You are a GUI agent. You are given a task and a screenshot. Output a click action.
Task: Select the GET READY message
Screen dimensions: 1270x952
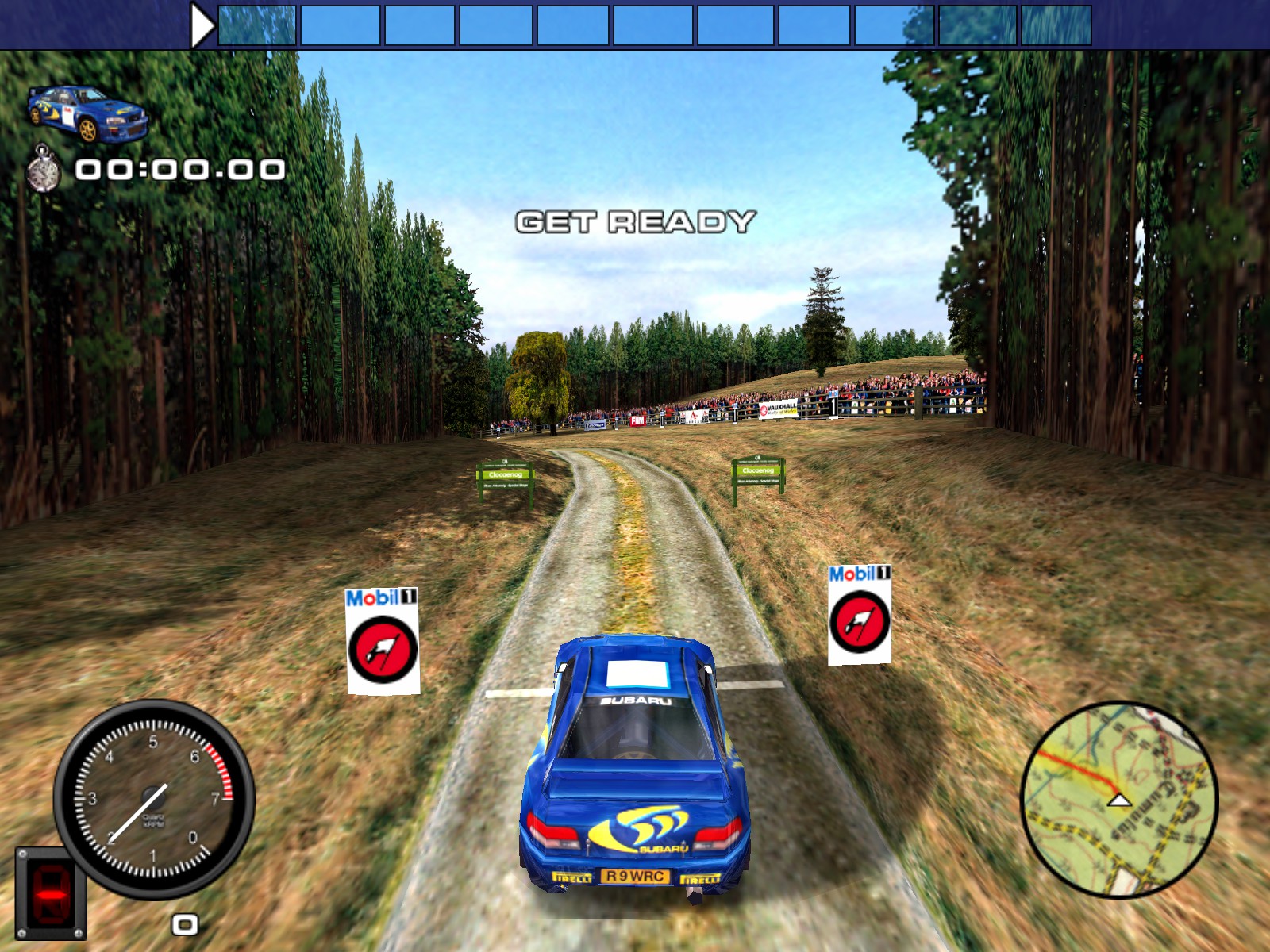[x=635, y=221]
